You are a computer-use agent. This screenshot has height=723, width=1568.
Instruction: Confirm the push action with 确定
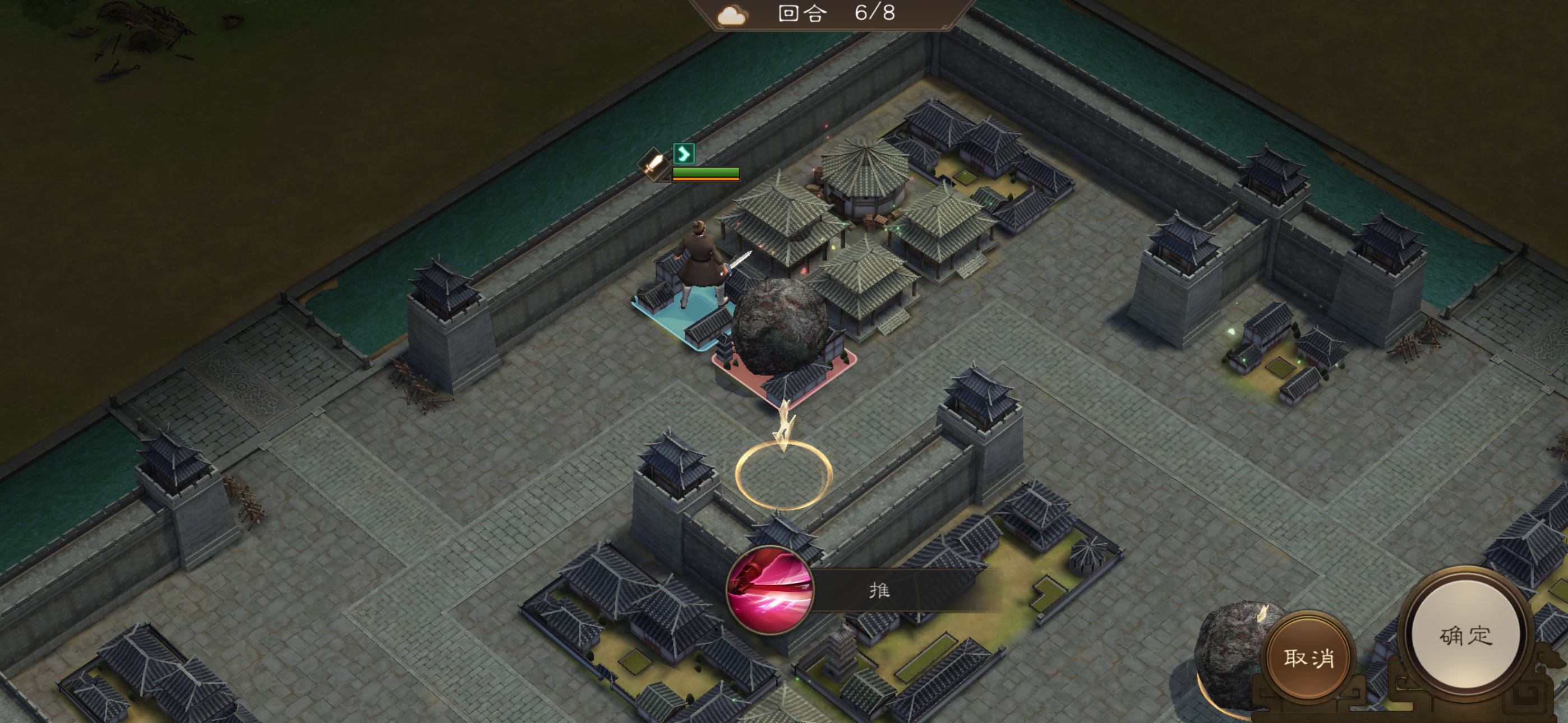tap(1465, 635)
